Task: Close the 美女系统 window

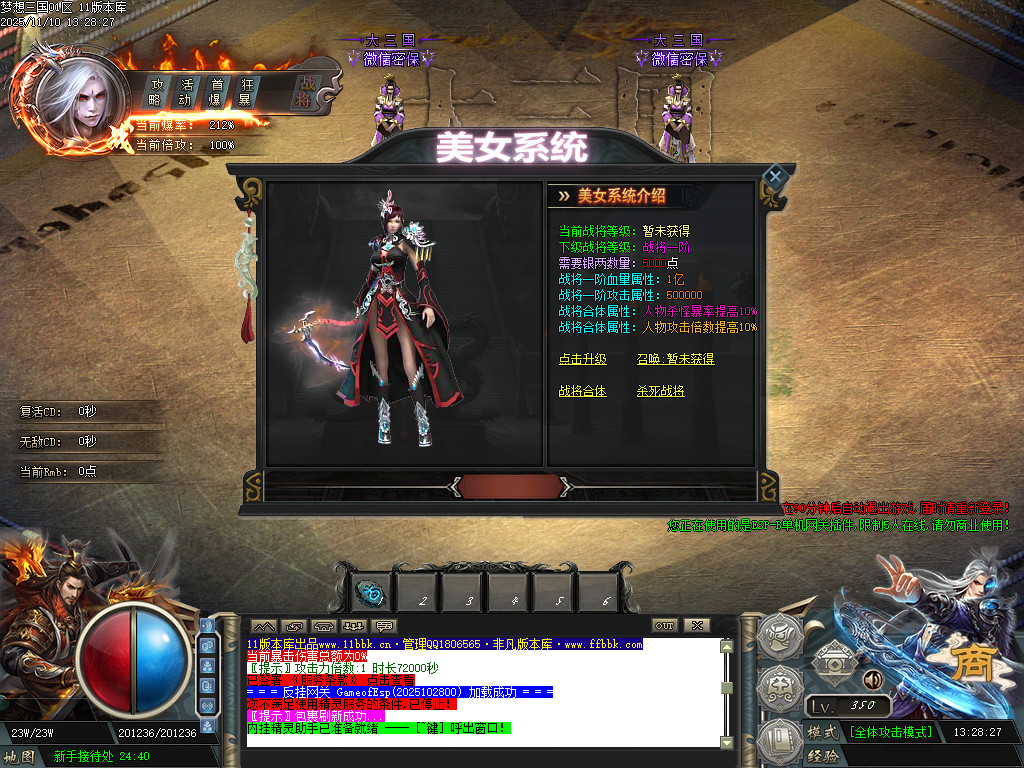Action: [x=774, y=177]
